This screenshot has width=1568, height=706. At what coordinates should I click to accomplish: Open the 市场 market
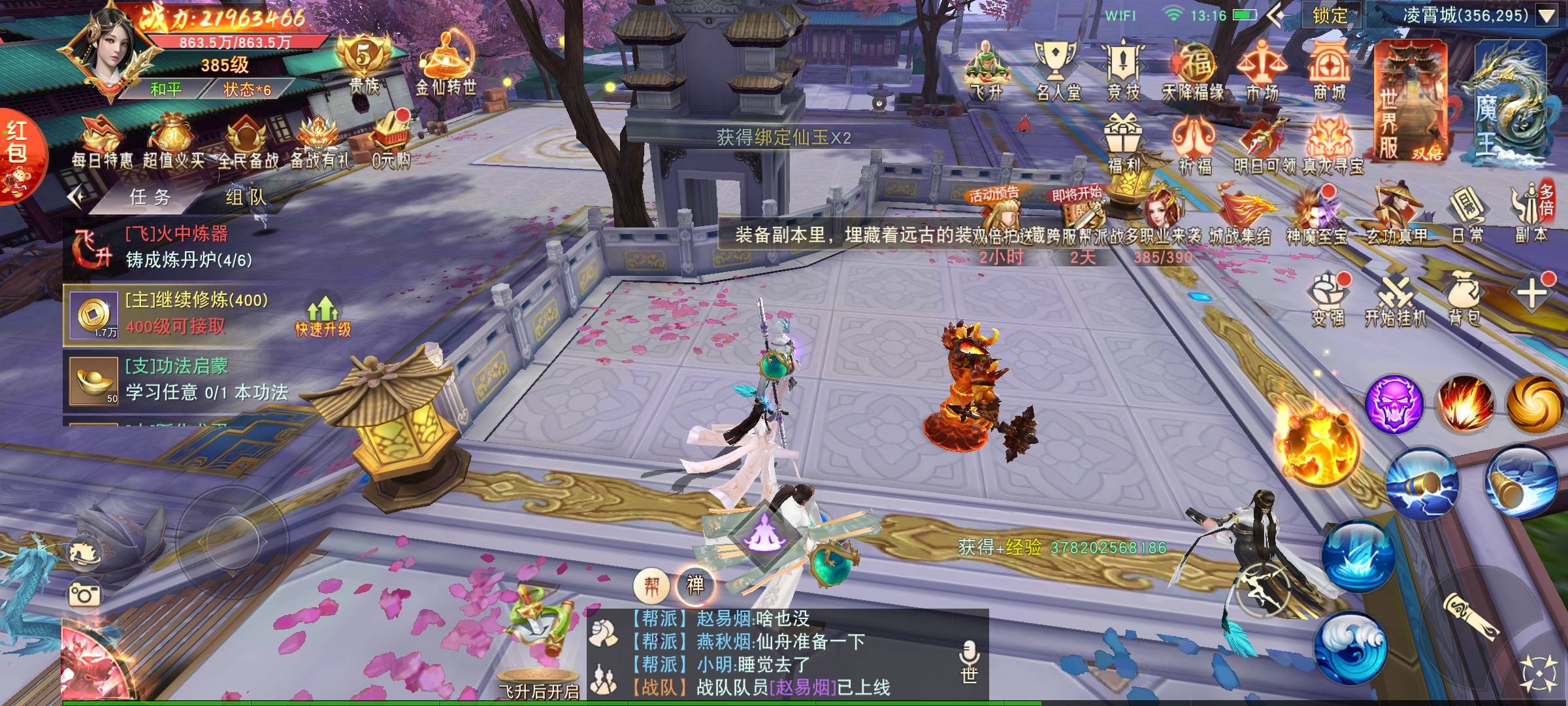tap(1261, 70)
